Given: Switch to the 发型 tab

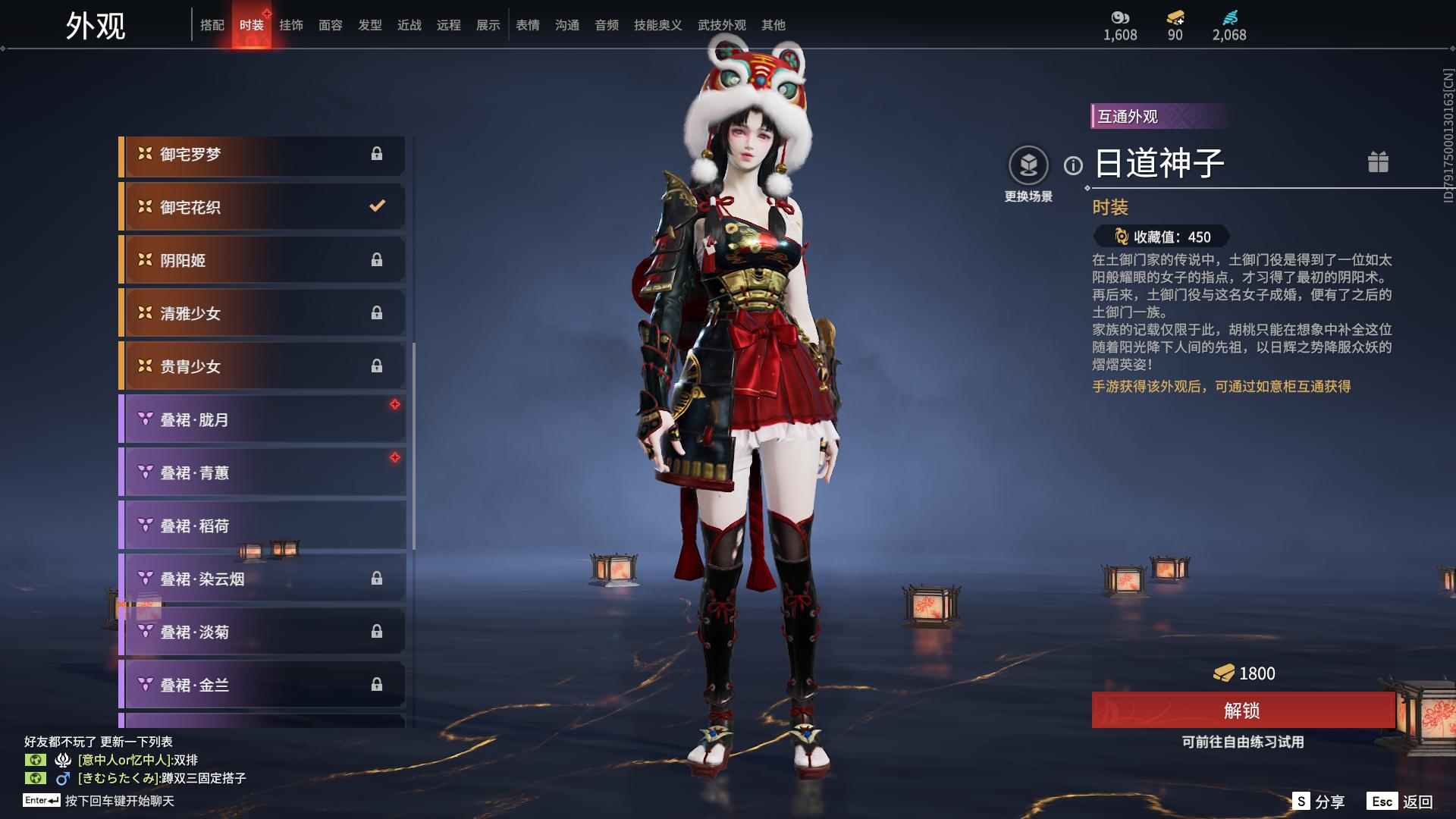Looking at the screenshot, I should [369, 25].
